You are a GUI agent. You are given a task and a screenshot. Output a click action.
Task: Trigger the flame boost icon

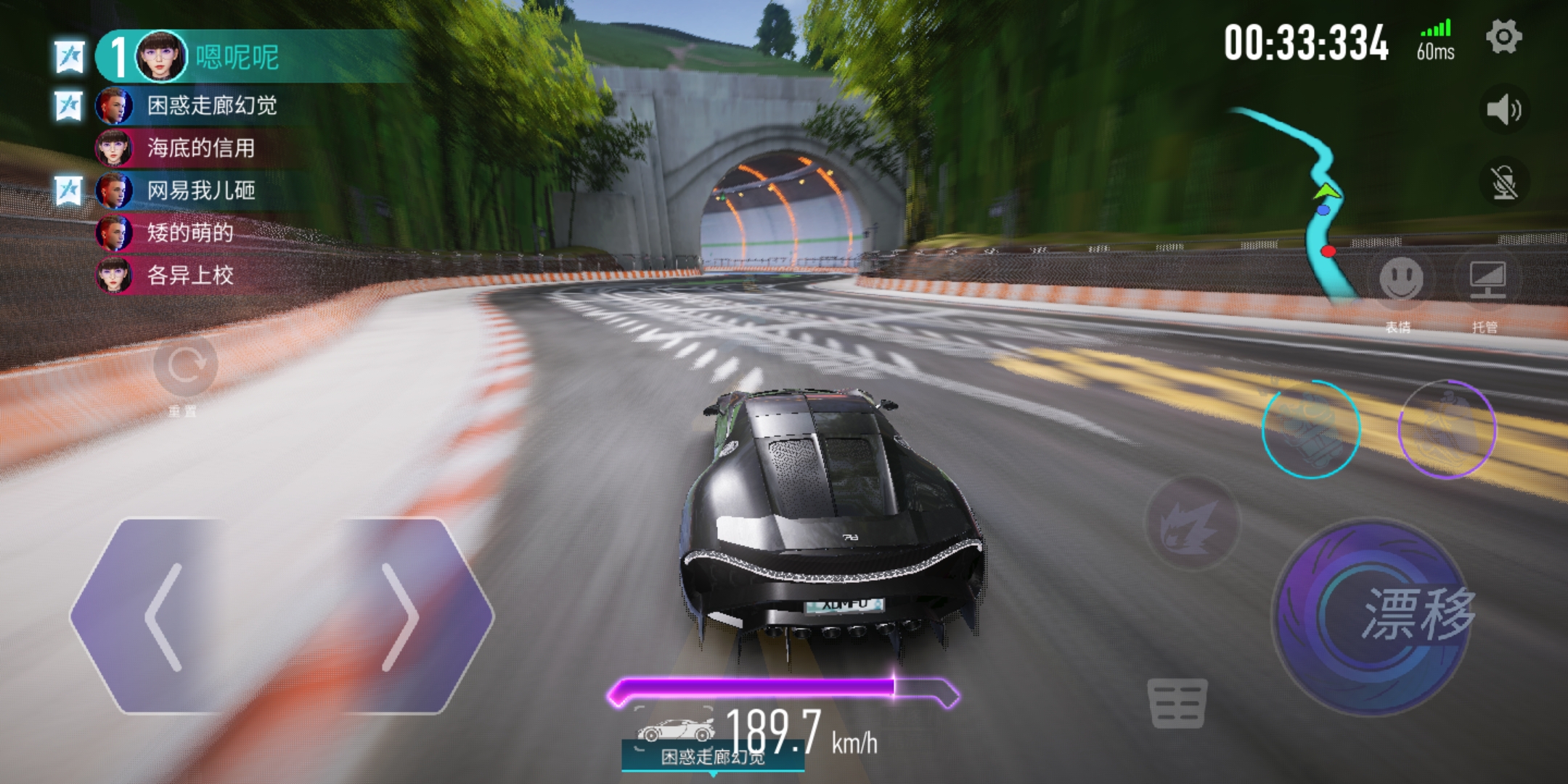[1191, 523]
